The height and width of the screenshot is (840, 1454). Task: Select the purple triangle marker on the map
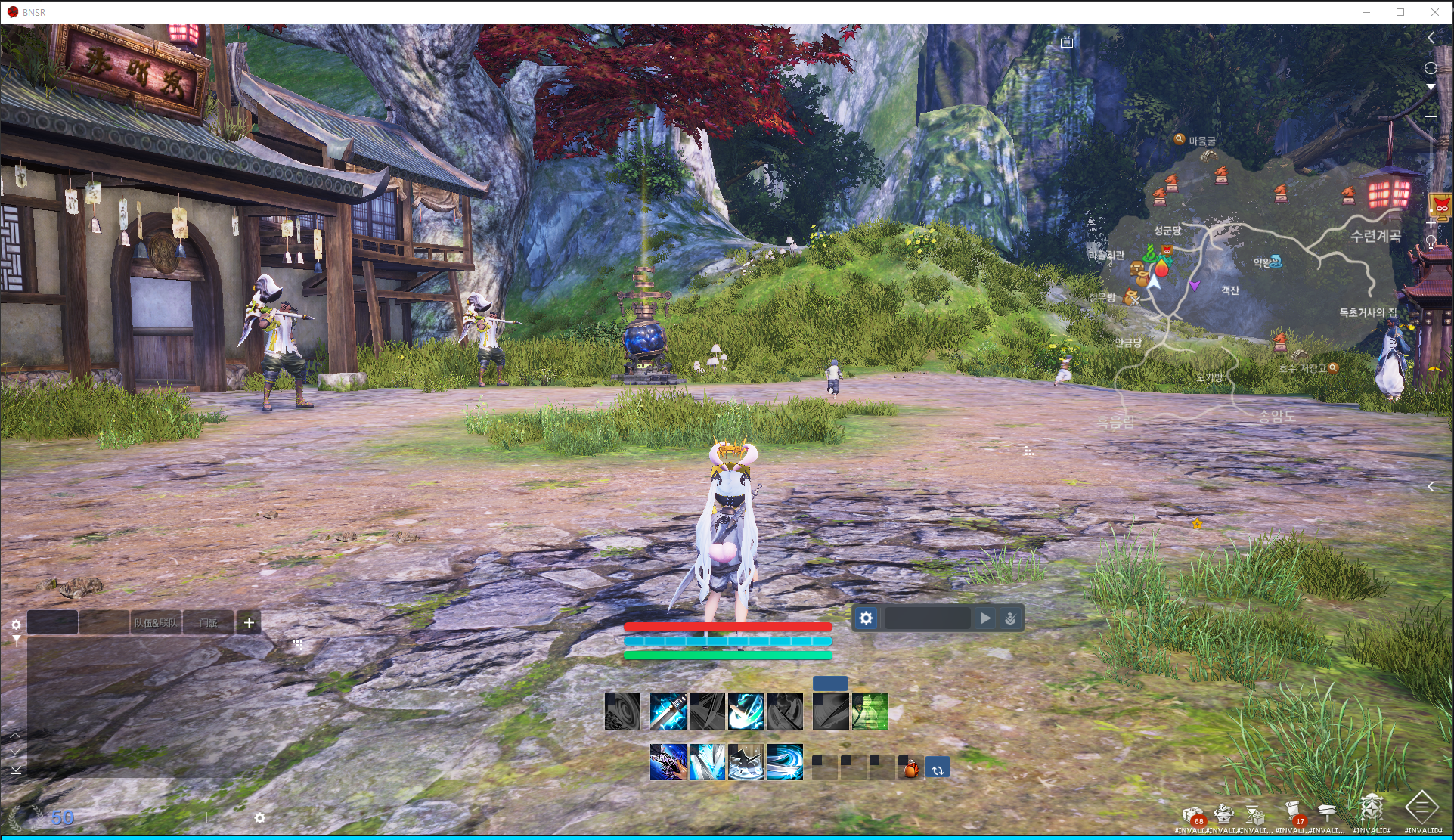[1194, 285]
